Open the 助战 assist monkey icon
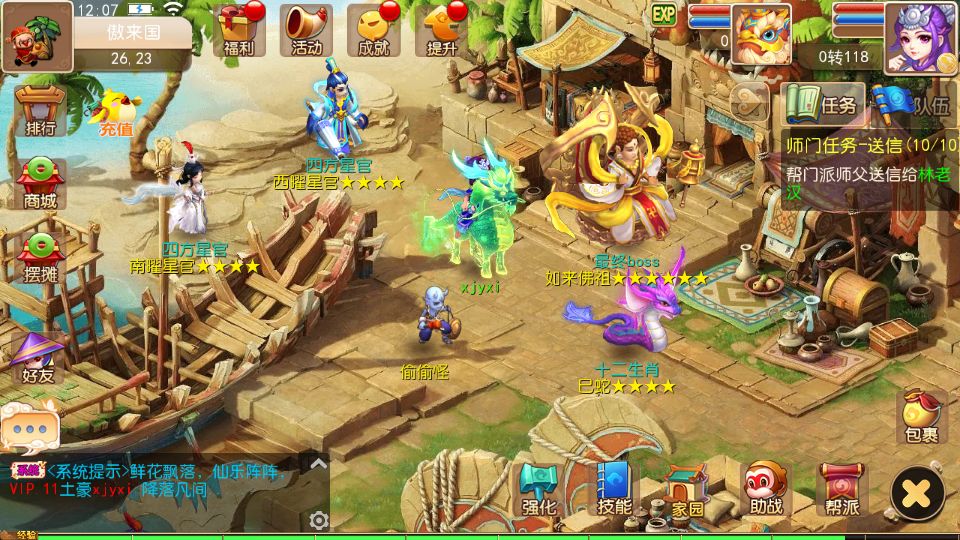The width and height of the screenshot is (960, 540). pos(765,489)
